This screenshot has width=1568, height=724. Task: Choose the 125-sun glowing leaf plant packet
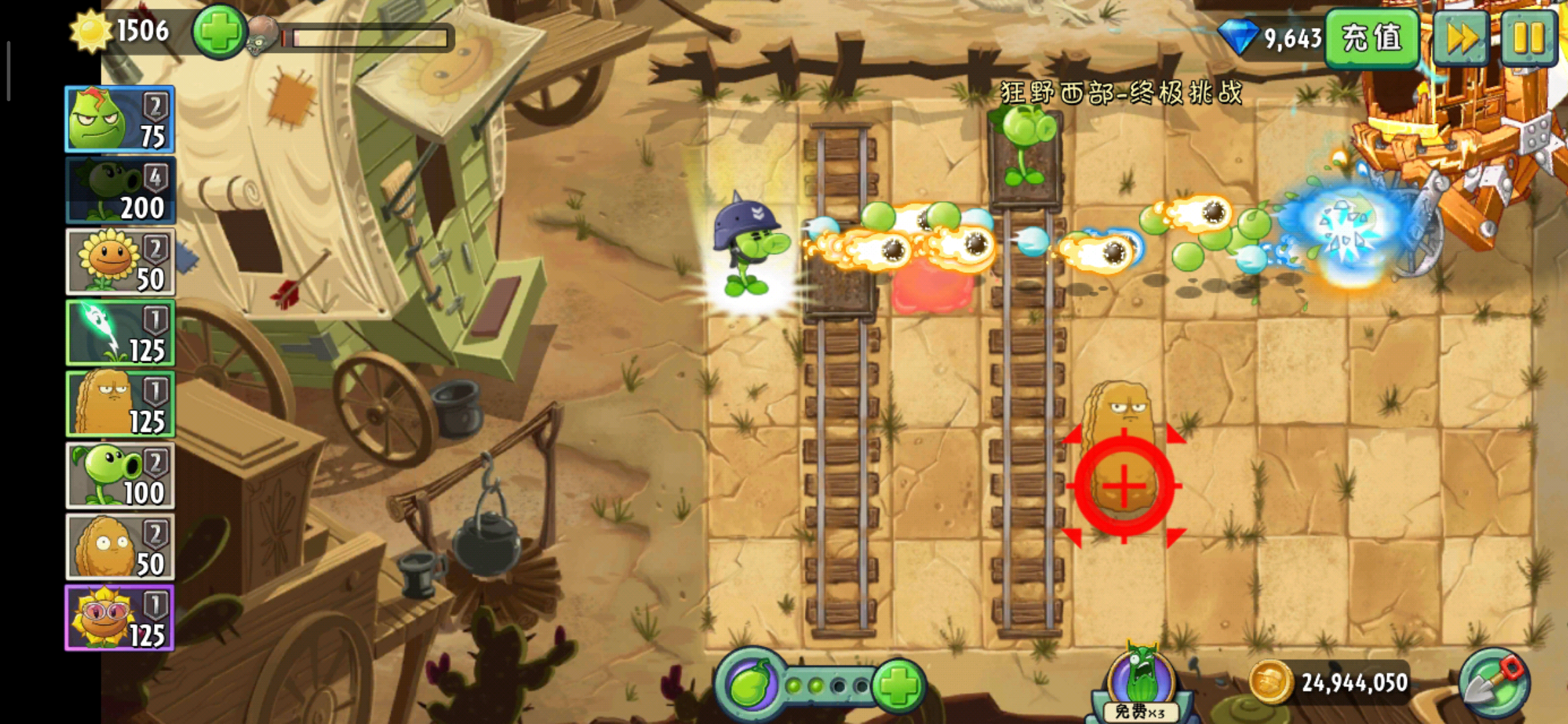pyautogui.click(x=120, y=333)
